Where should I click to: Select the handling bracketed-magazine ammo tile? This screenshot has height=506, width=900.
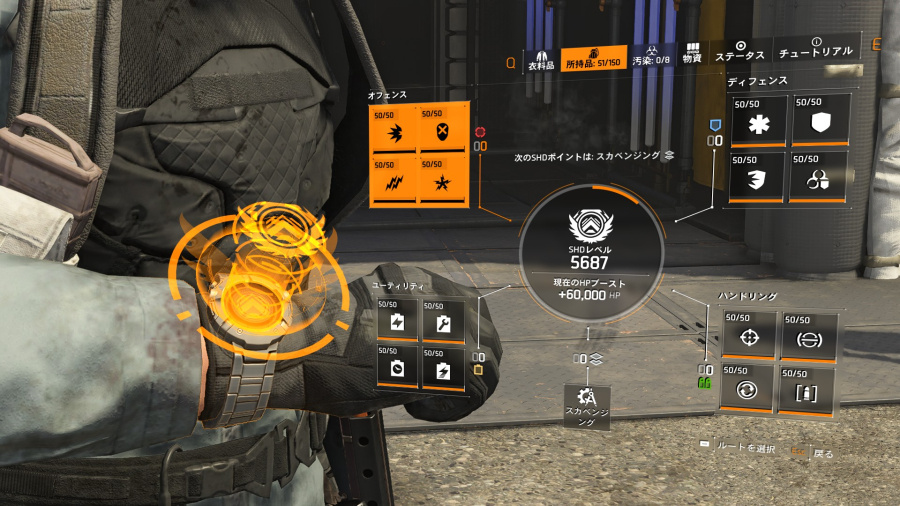[x=806, y=389]
